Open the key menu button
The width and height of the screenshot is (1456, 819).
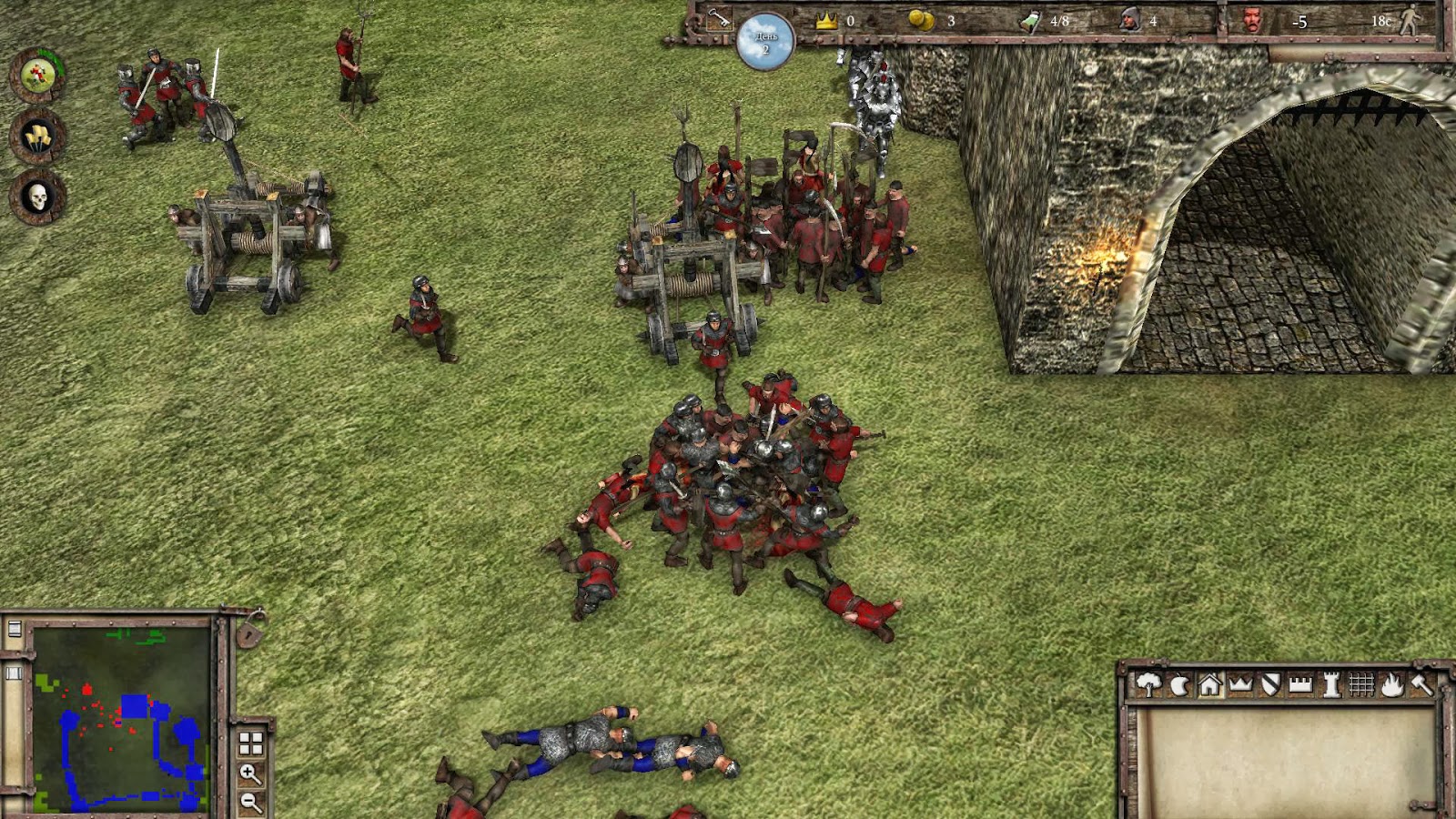click(719, 18)
